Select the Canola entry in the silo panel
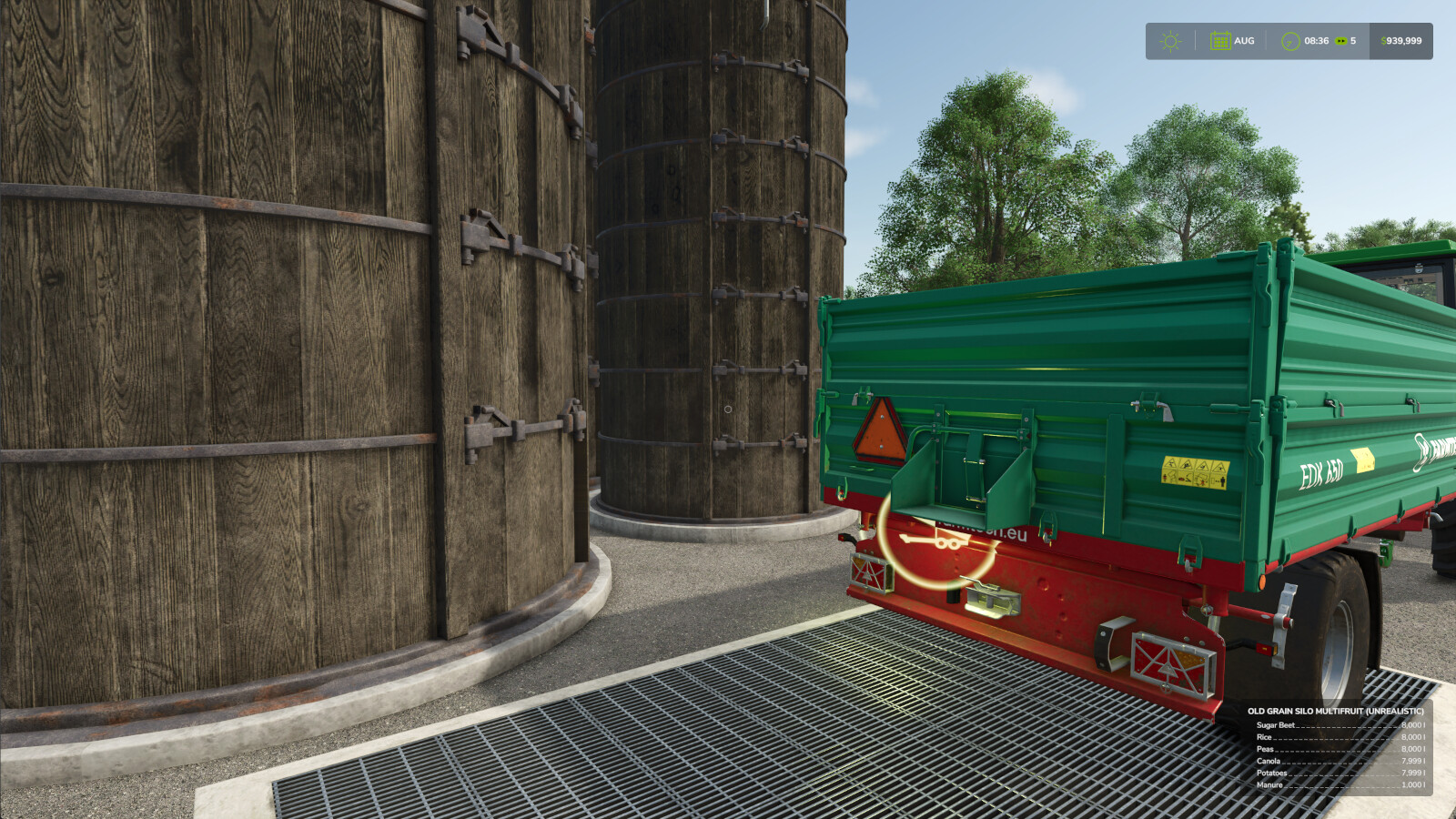This screenshot has width=1456, height=819. click(x=1269, y=761)
